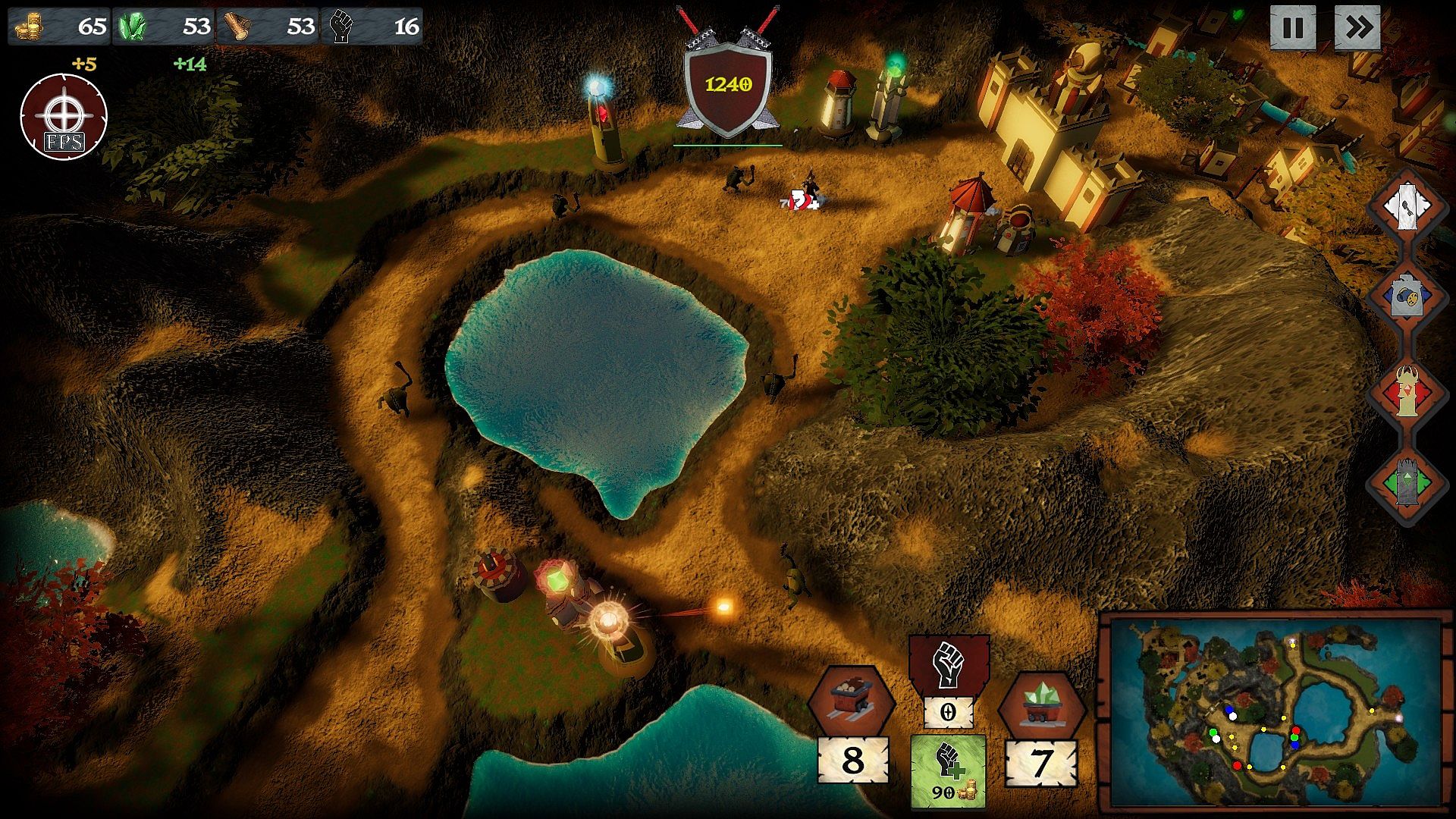Select the blue cannon tower build icon
This screenshot has width=1456, height=819.
[1407, 298]
